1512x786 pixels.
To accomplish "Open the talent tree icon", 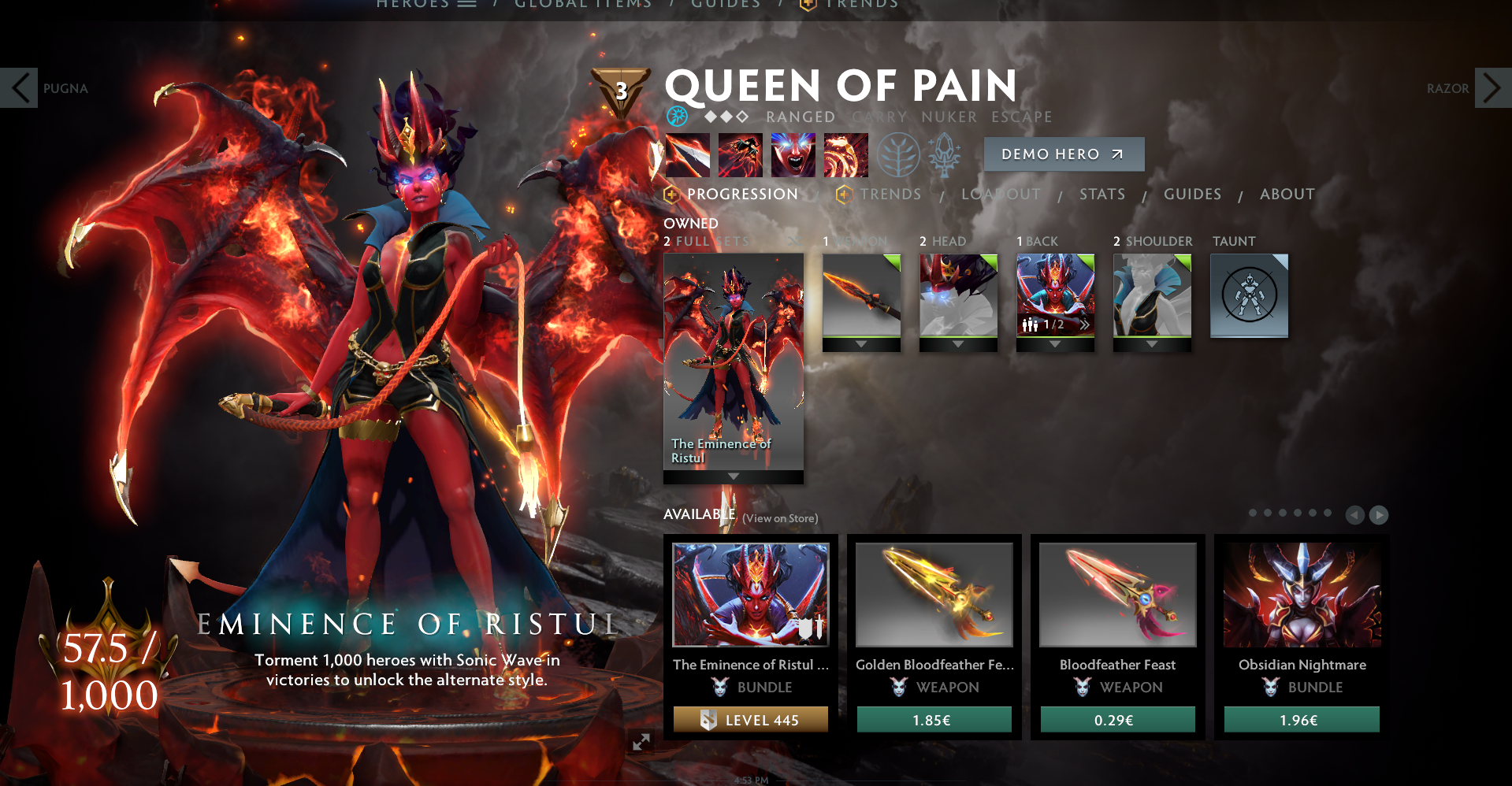I will pos(897,155).
